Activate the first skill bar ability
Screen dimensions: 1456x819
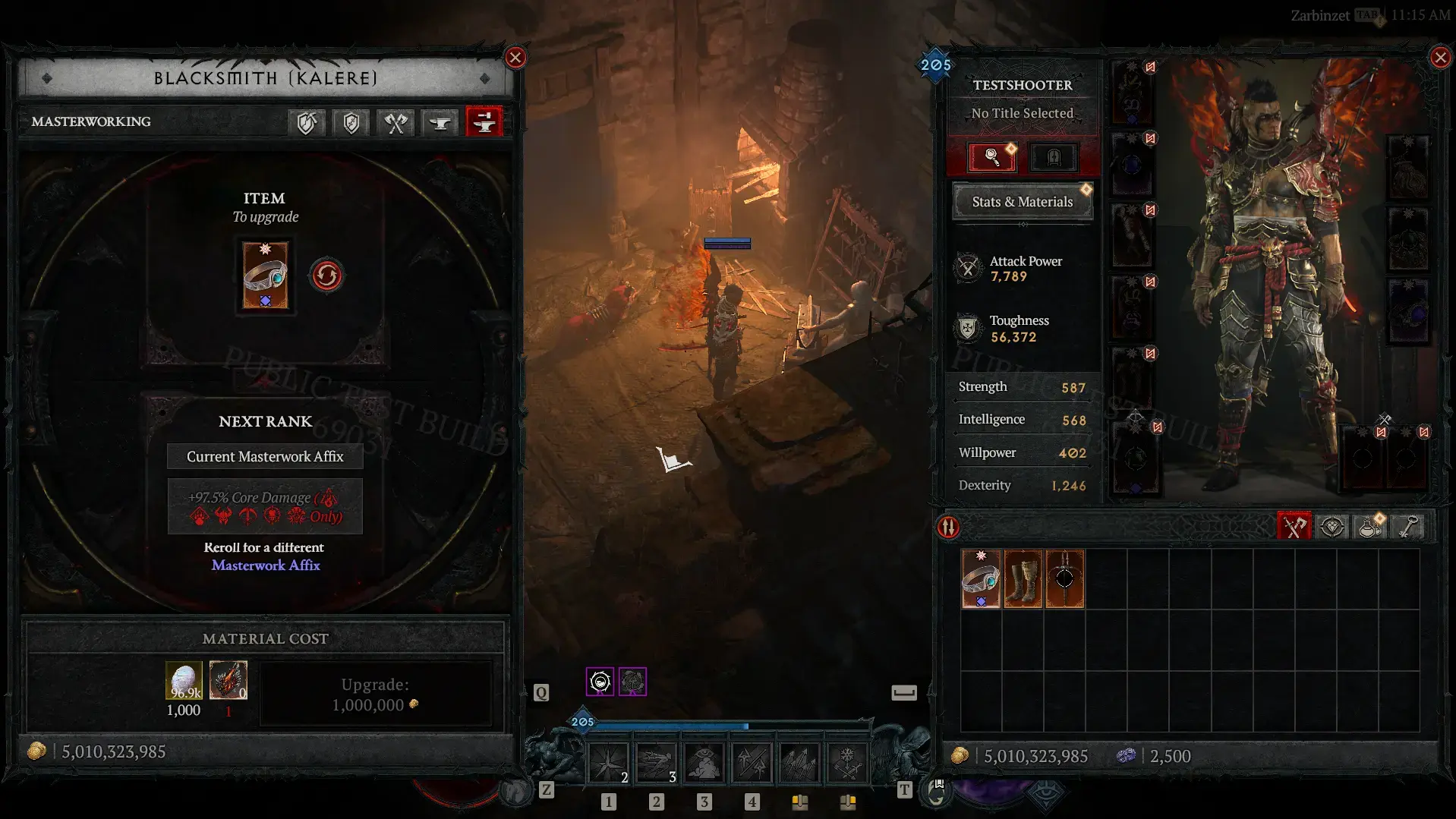[609, 762]
